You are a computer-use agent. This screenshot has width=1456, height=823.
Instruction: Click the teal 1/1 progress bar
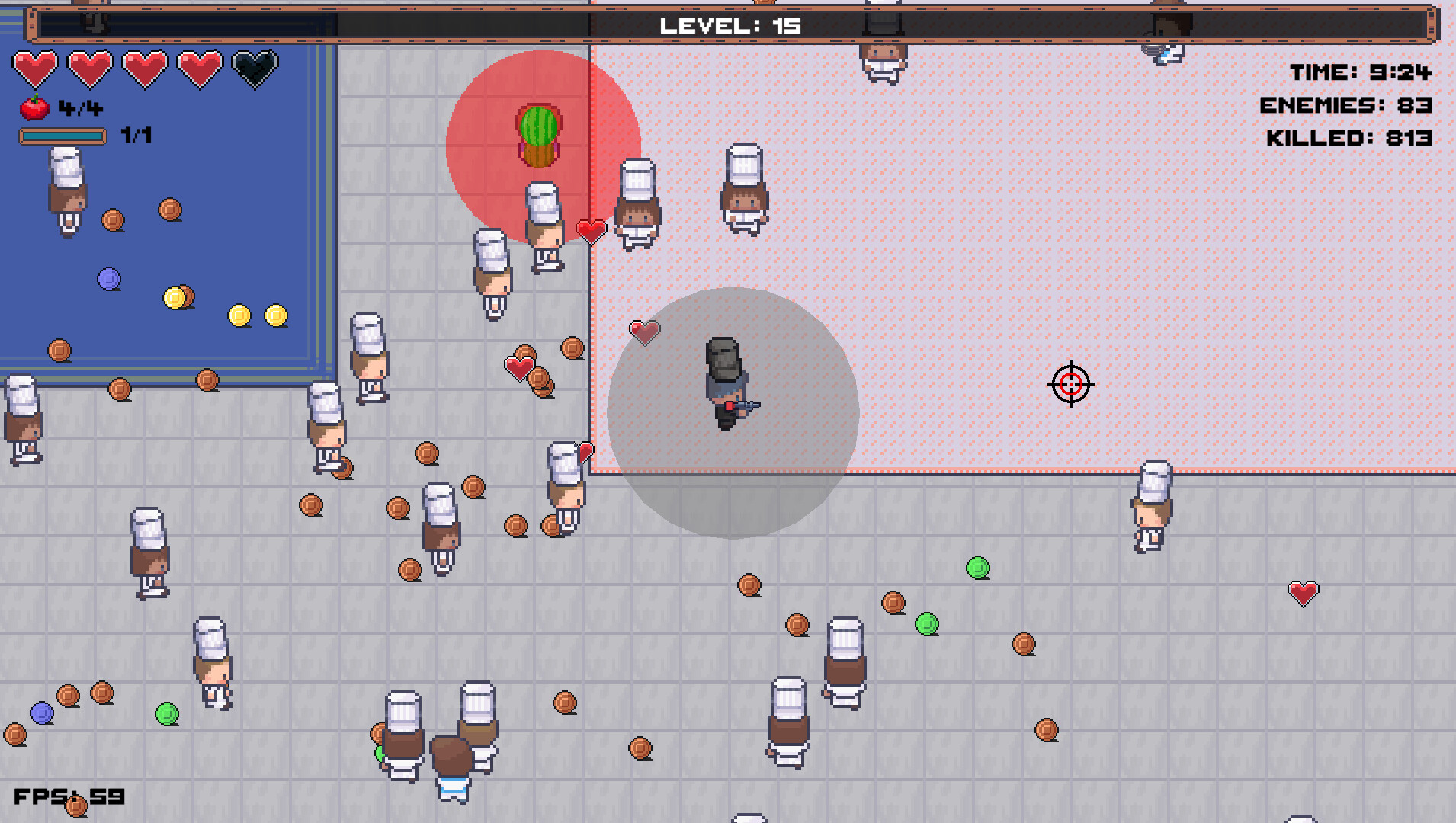[x=63, y=137]
